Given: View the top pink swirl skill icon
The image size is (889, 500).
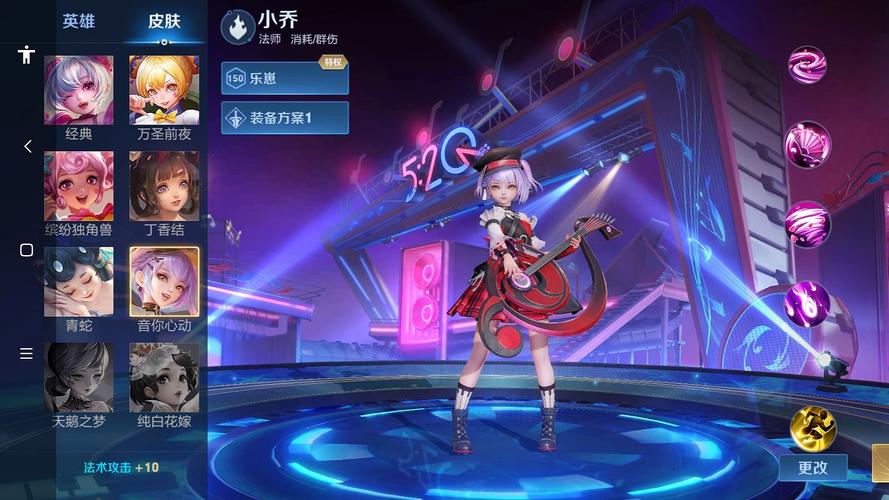Looking at the screenshot, I should [x=806, y=67].
